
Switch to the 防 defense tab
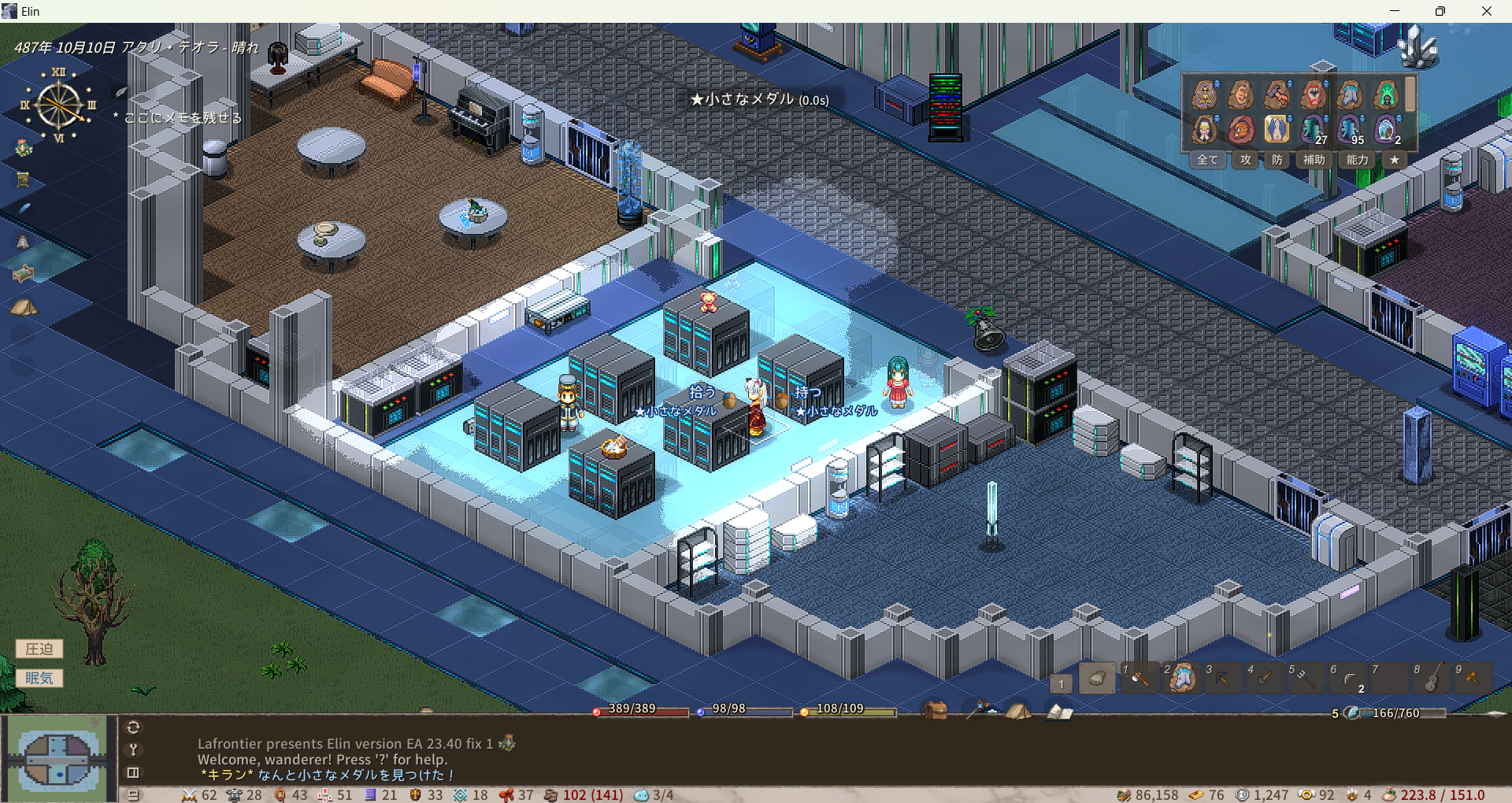point(1277,160)
